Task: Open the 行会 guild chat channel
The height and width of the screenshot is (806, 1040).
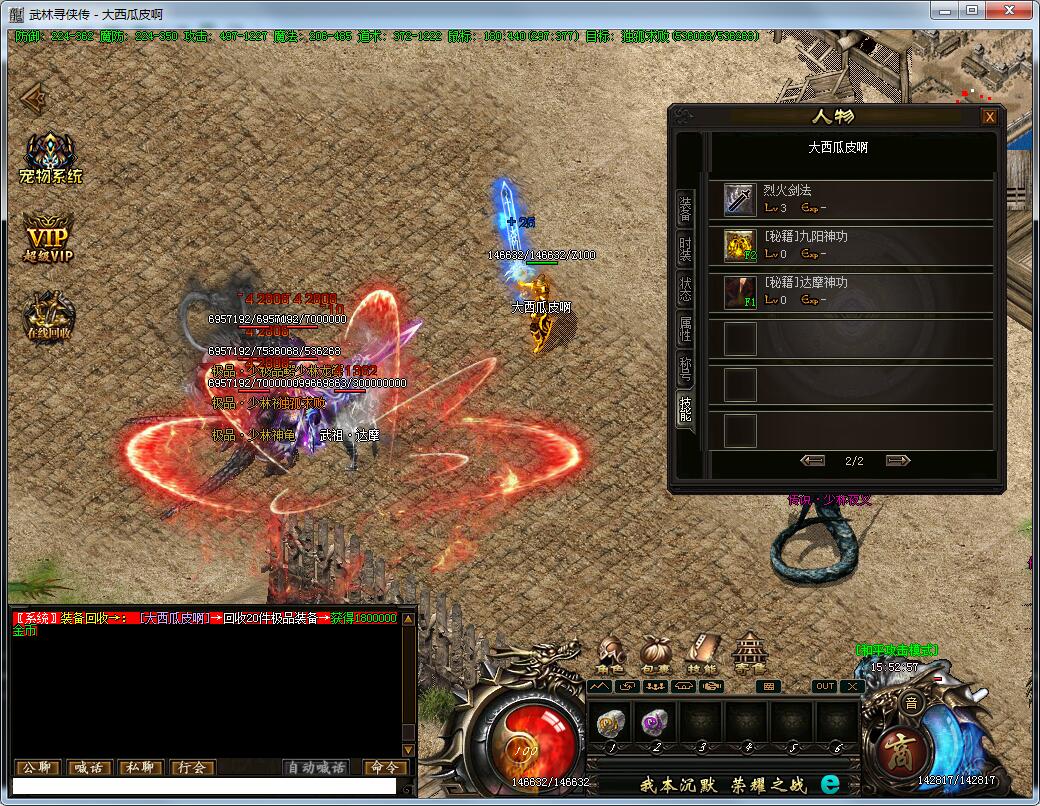Action: 193,768
